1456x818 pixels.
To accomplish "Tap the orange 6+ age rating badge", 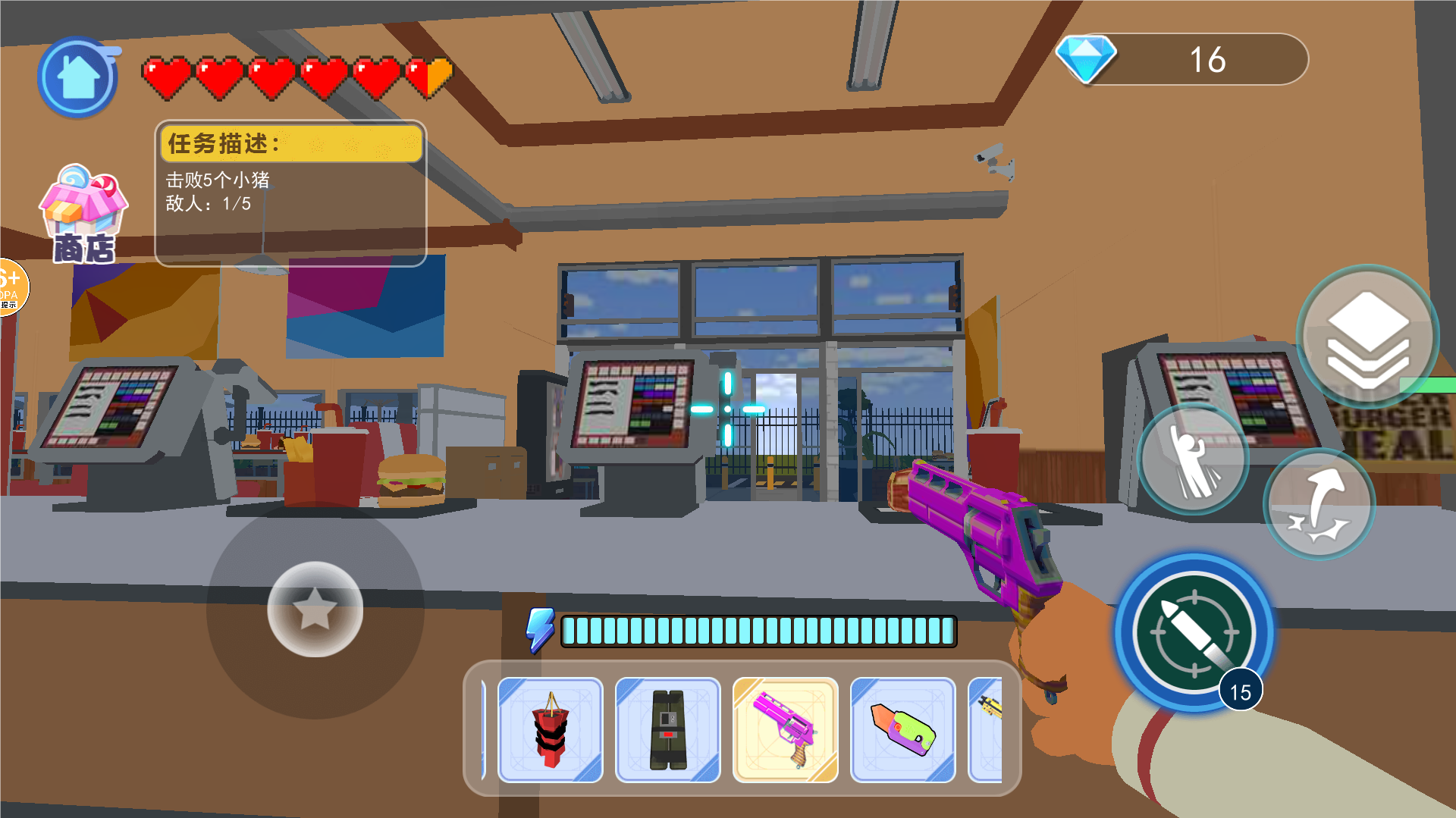I will coord(11,287).
